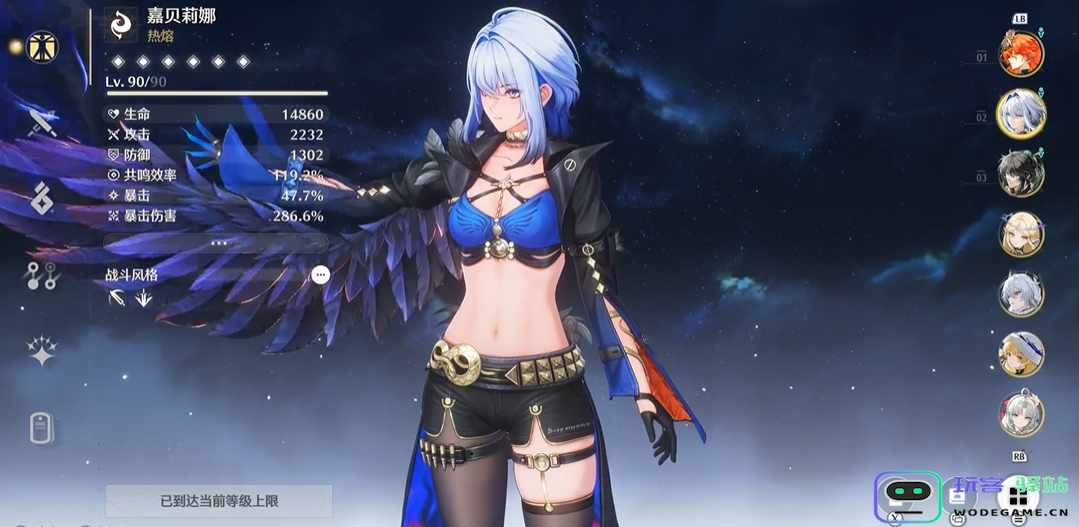Switch to the skill tree nodes tab

[41, 276]
